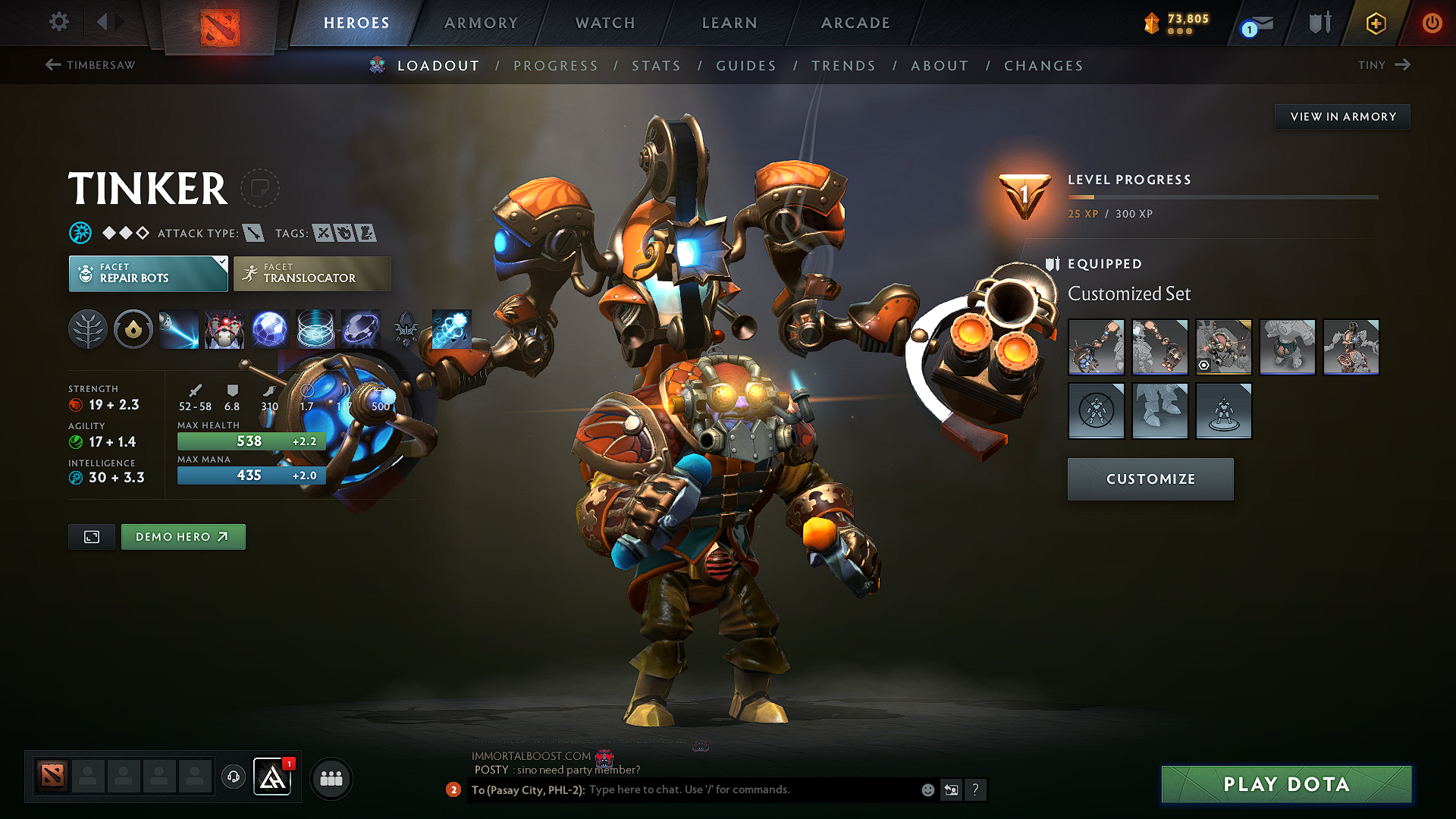Click the VIEW IN ARMORY button

pyautogui.click(x=1341, y=116)
